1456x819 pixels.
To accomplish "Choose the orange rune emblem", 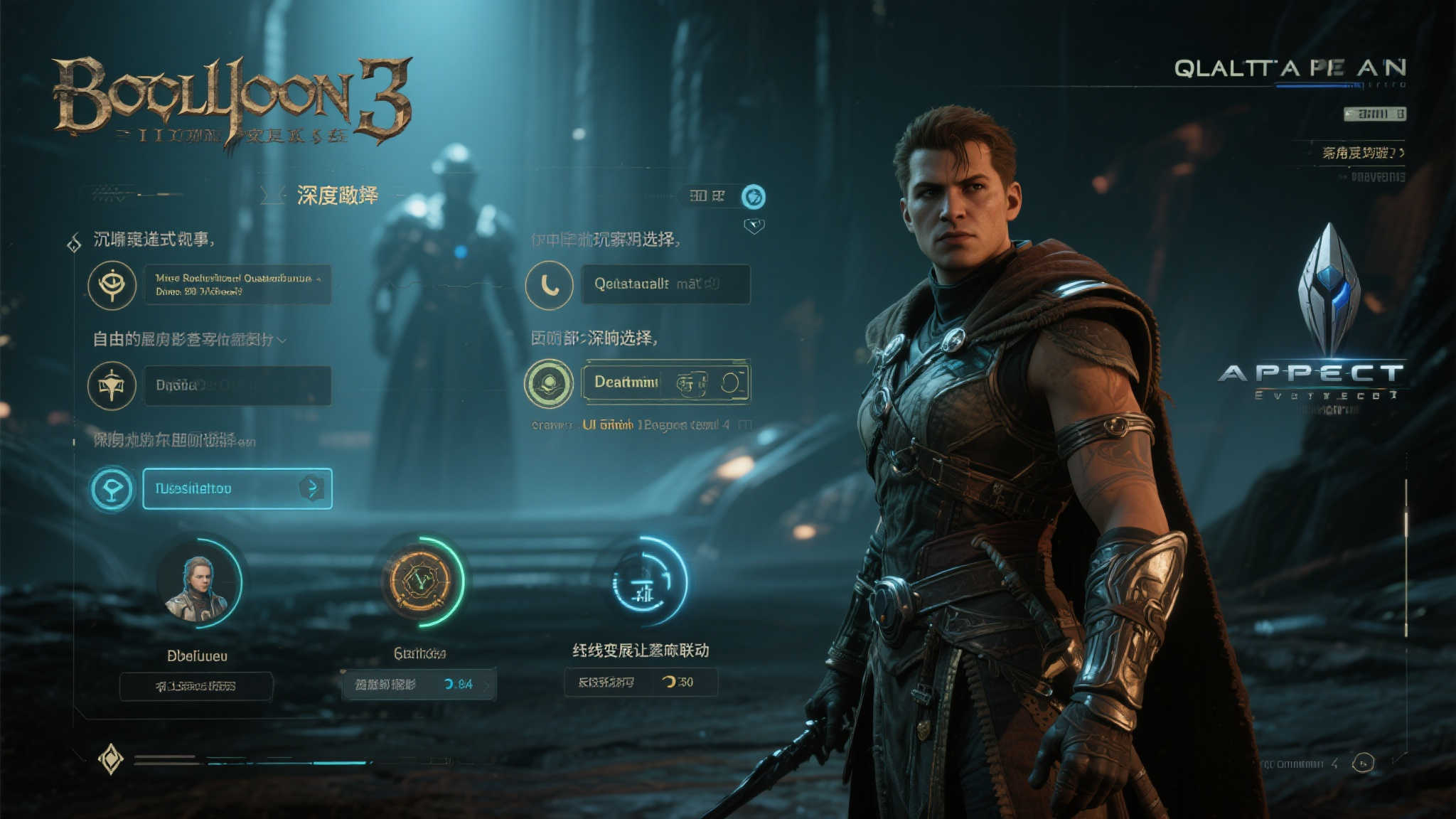I will [x=418, y=580].
